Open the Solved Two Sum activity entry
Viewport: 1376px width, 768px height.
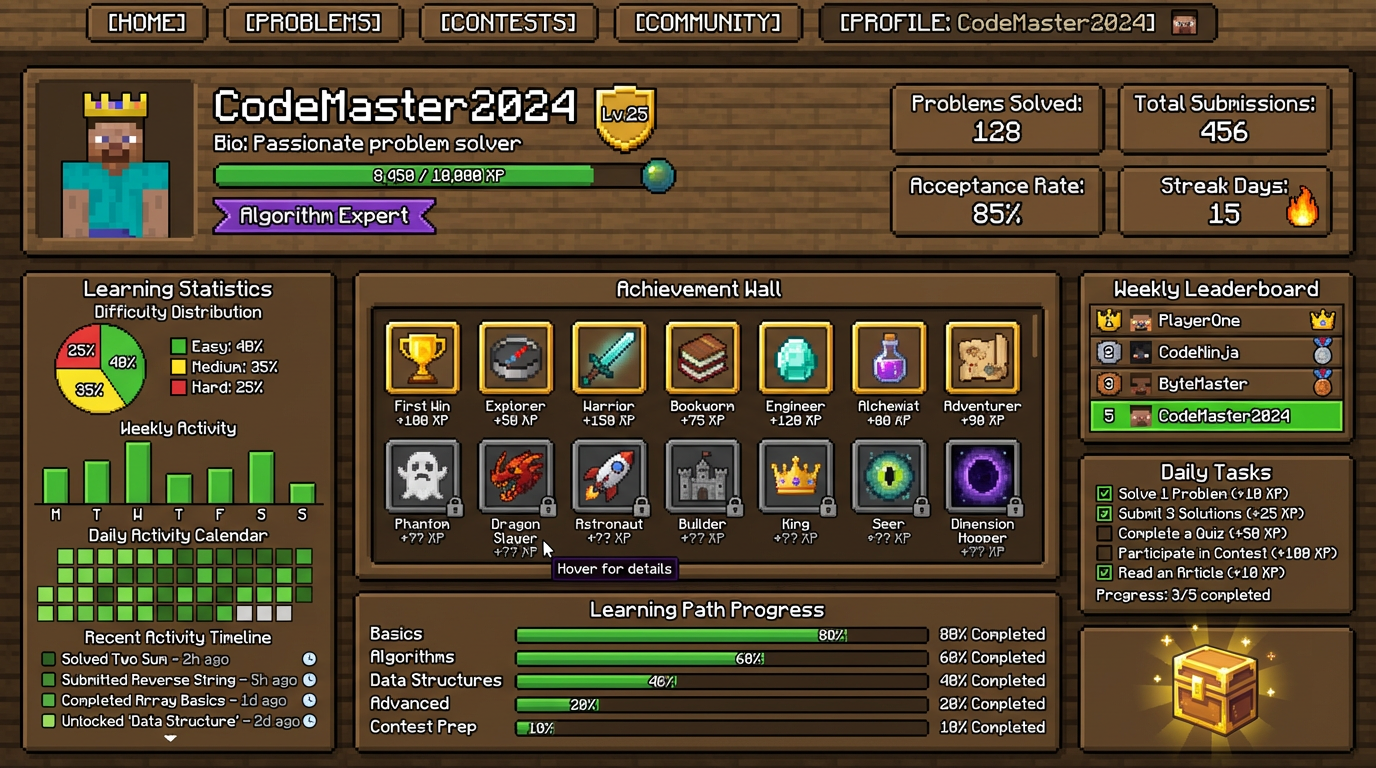[145, 659]
